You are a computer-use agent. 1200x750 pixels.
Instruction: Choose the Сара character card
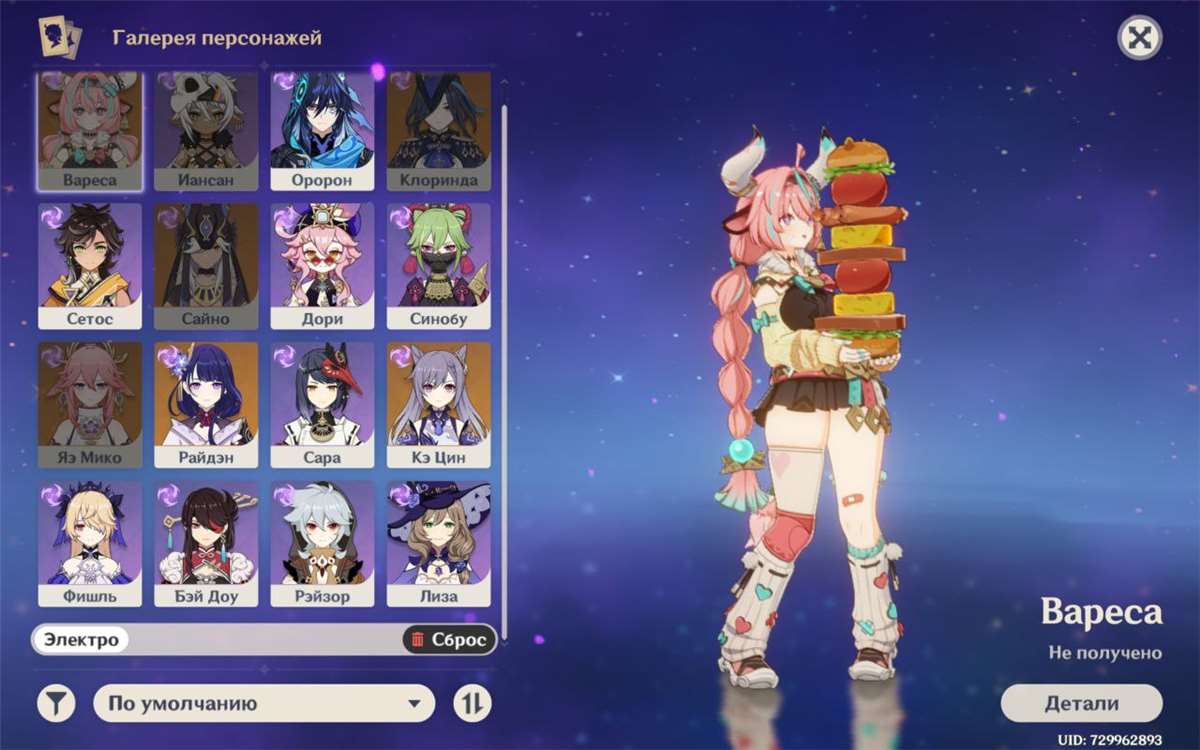click(x=322, y=405)
